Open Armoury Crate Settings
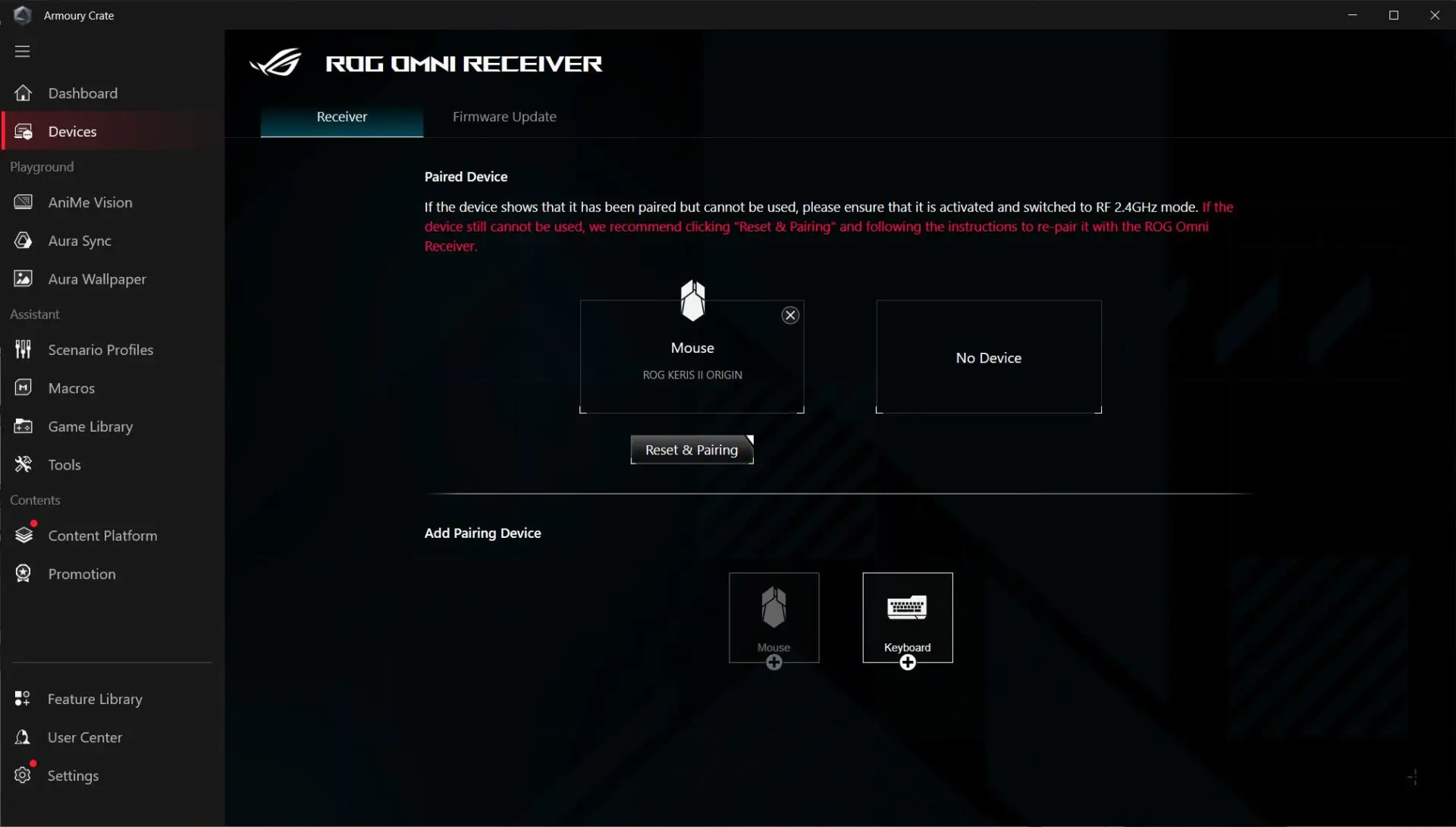The width and height of the screenshot is (1456, 827). click(74, 775)
